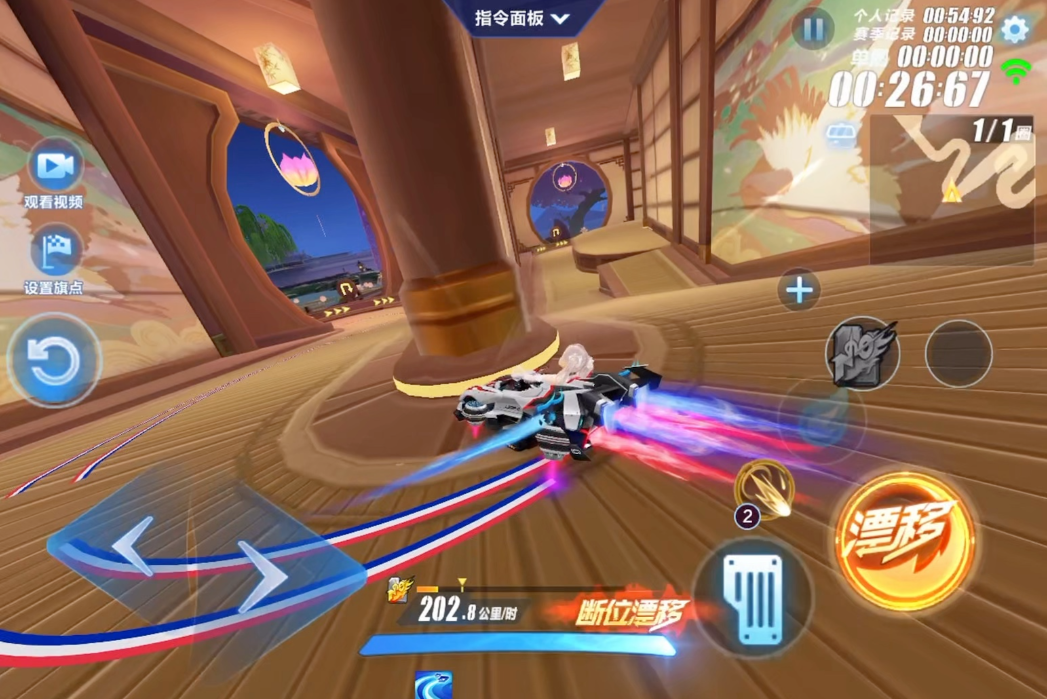Open the track minimap
Viewport: 1047px width, 699px height.
tap(950, 188)
